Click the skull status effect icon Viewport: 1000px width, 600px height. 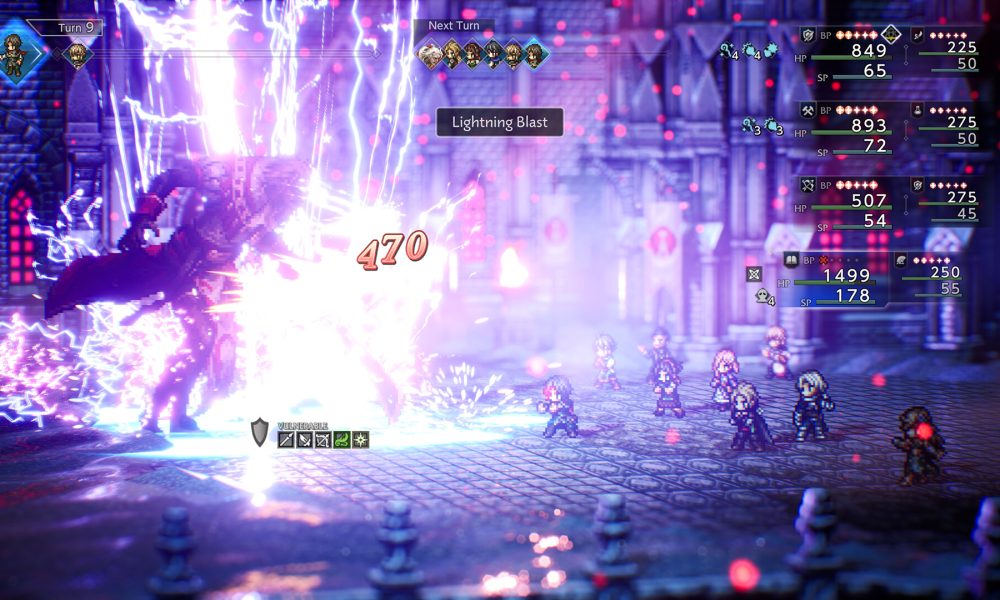point(762,295)
